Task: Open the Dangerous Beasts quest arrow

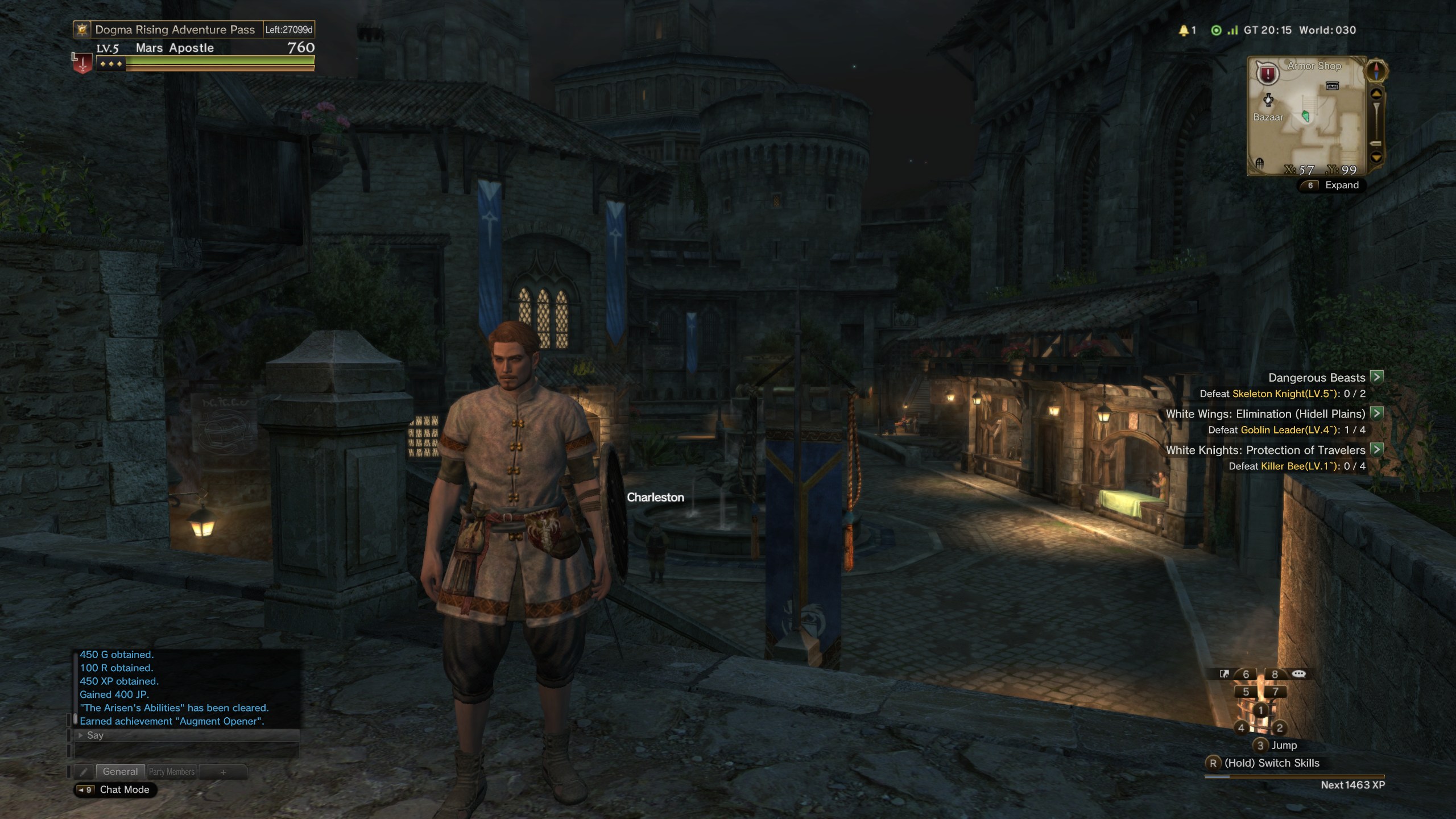Action: (x=1376, y=377)
